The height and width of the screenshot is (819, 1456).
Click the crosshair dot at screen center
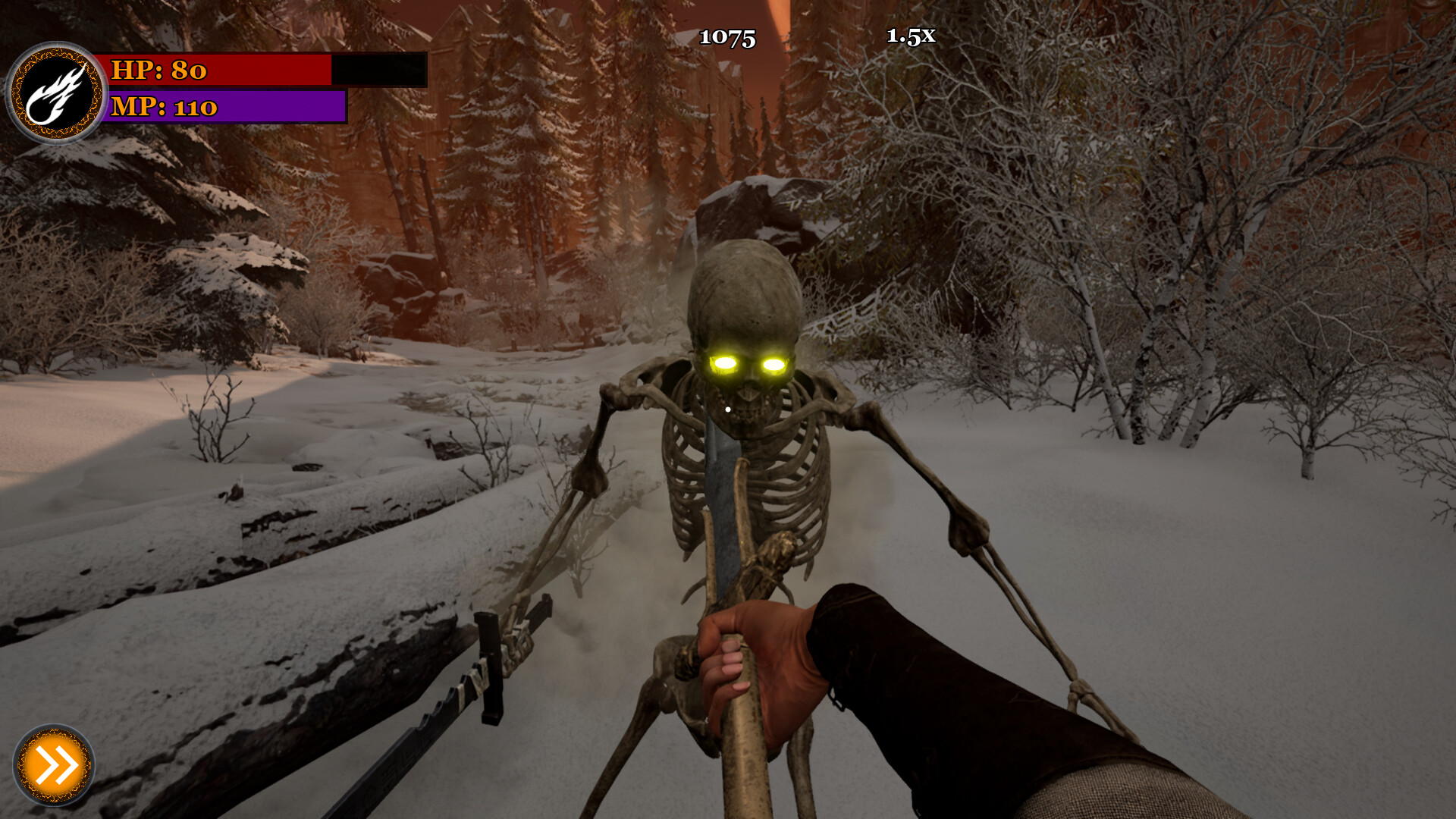point(726,408)
